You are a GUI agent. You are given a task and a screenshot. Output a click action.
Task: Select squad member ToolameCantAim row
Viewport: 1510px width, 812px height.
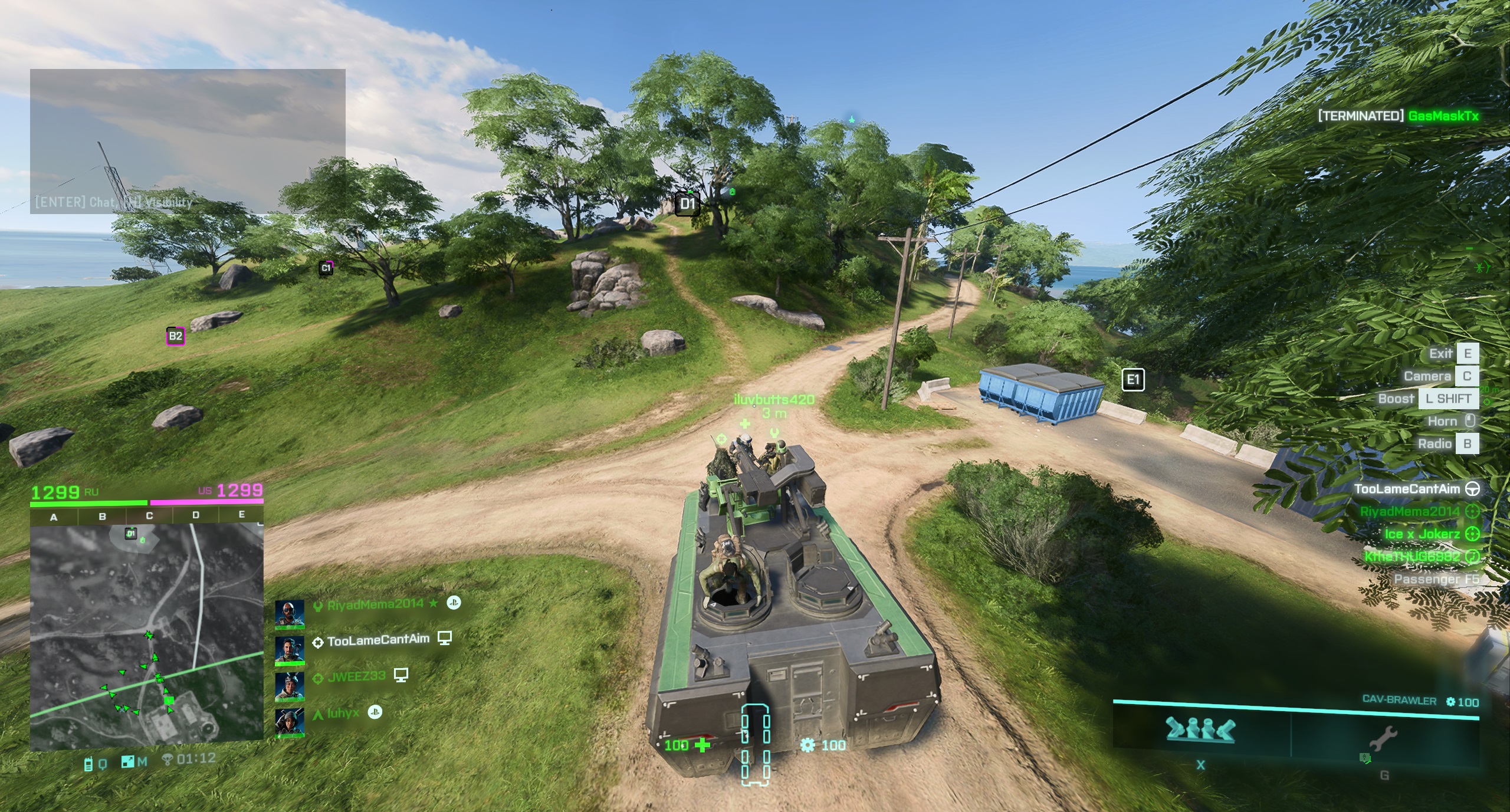[x=377, y=640]
